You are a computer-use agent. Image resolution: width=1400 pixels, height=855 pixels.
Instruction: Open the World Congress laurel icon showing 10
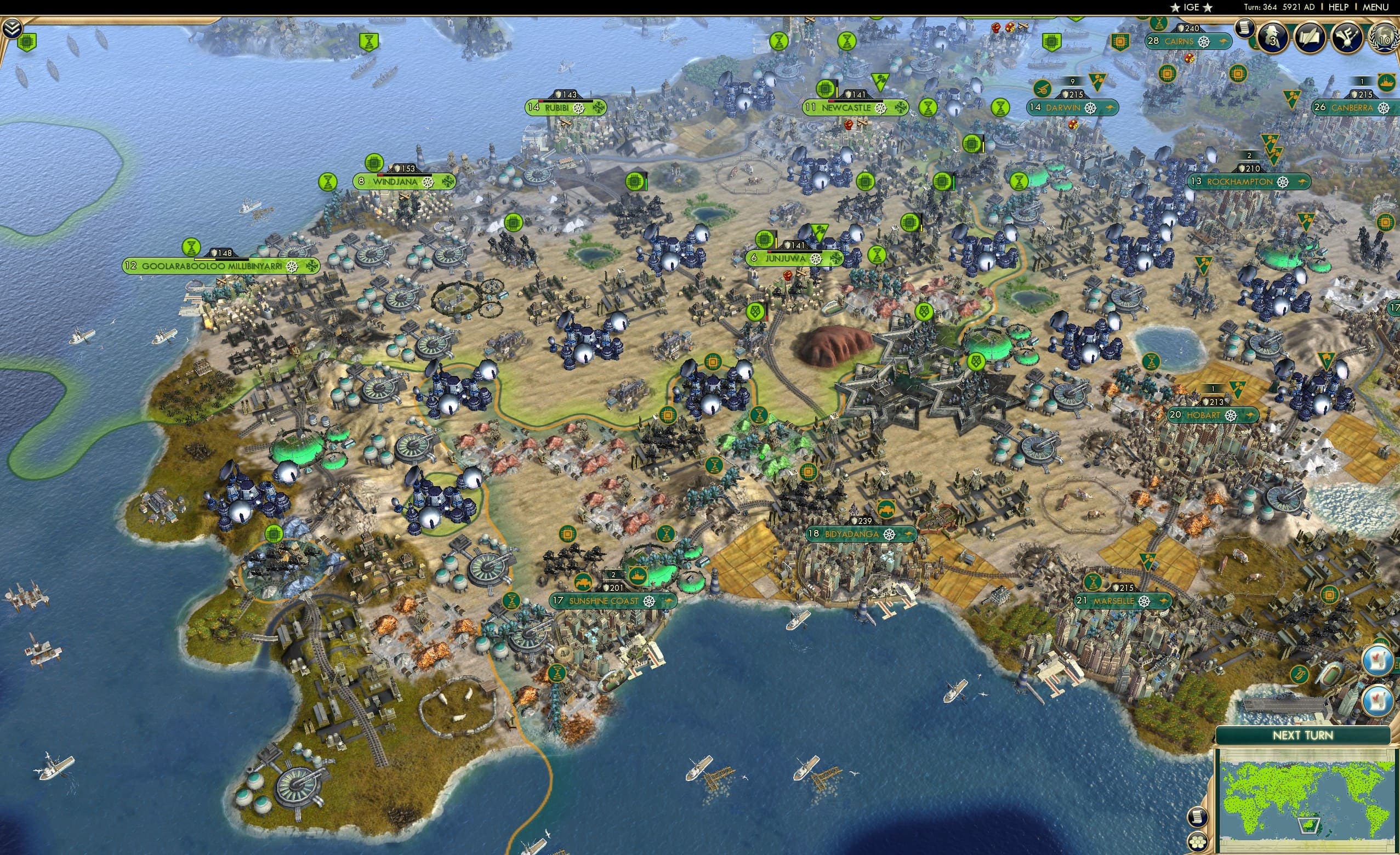pos(1385,40)
